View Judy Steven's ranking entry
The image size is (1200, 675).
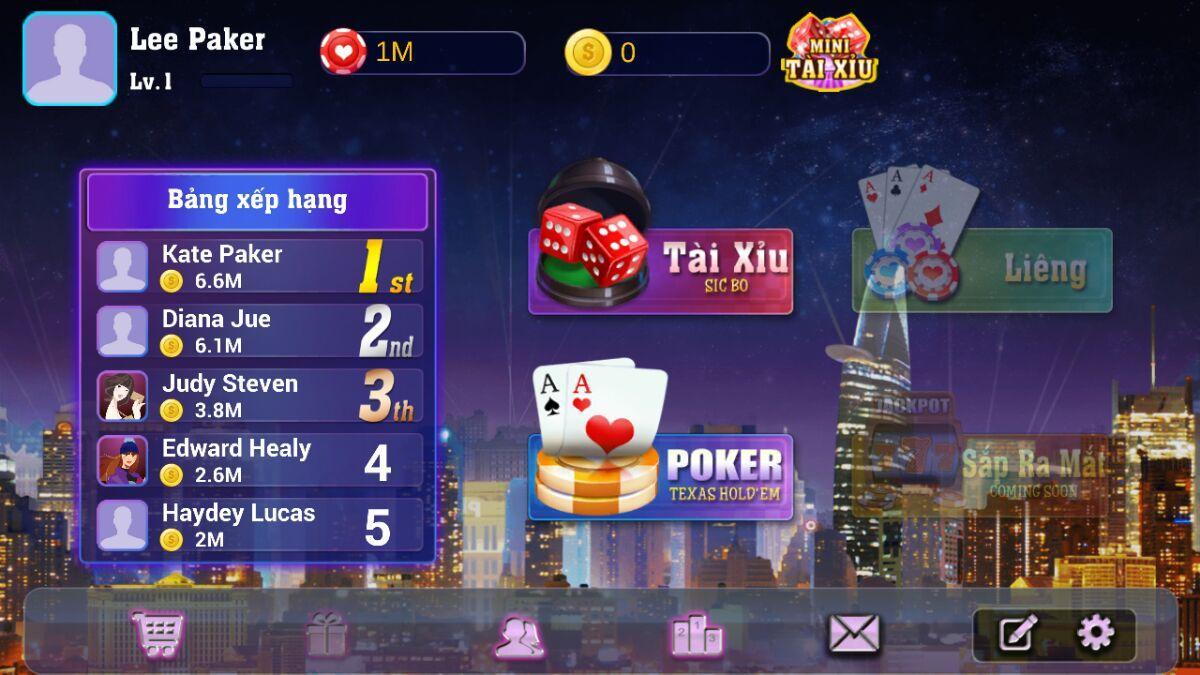pyautogui.click(x=259, y=396)
